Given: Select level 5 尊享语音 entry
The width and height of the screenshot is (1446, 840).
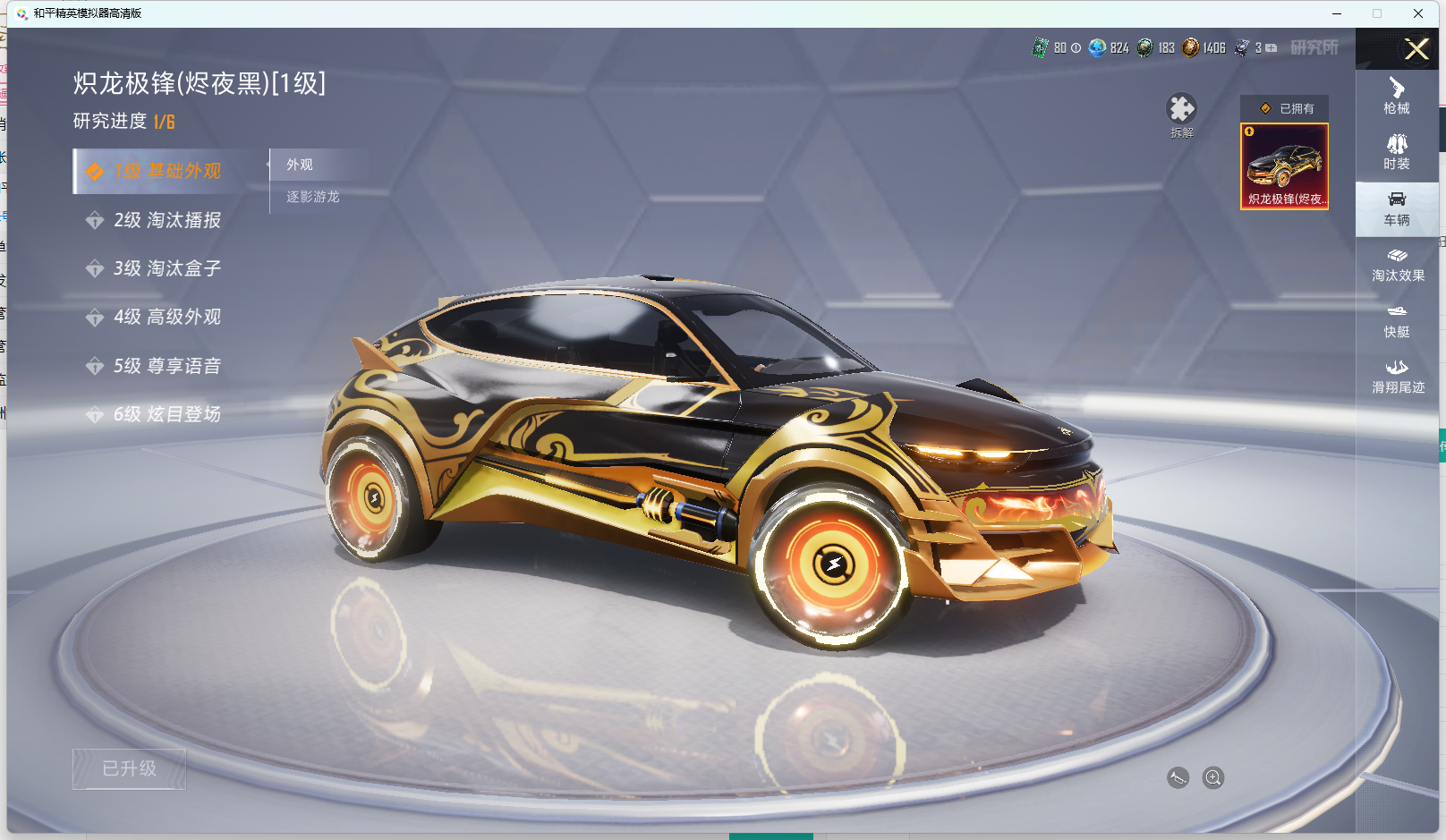Looking at the screenshot, I should coord(166,366).
